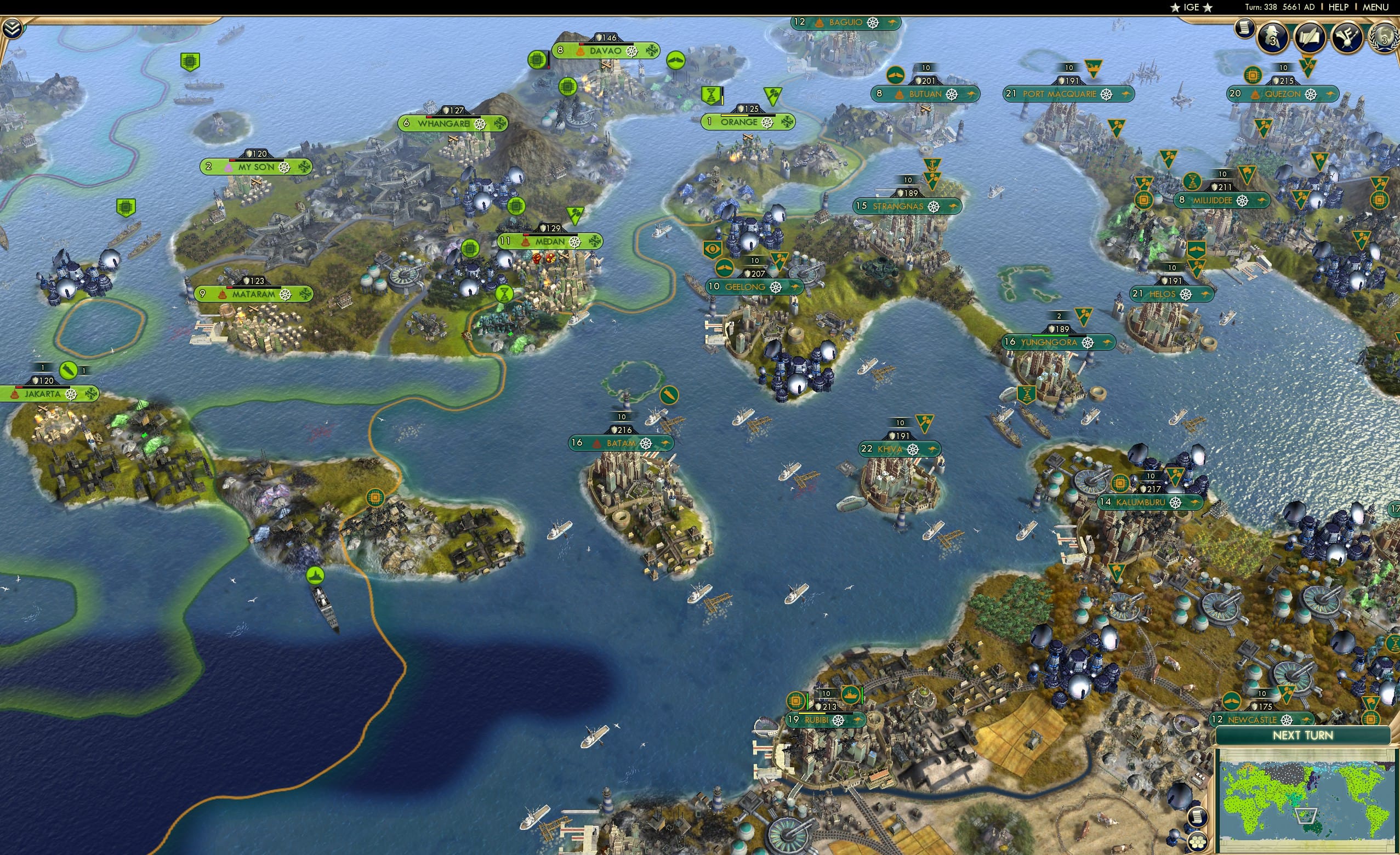Toggle the hex strategic view below the minimap
Viewport: 1400px width, 855px height.
tap(1198, 842)
